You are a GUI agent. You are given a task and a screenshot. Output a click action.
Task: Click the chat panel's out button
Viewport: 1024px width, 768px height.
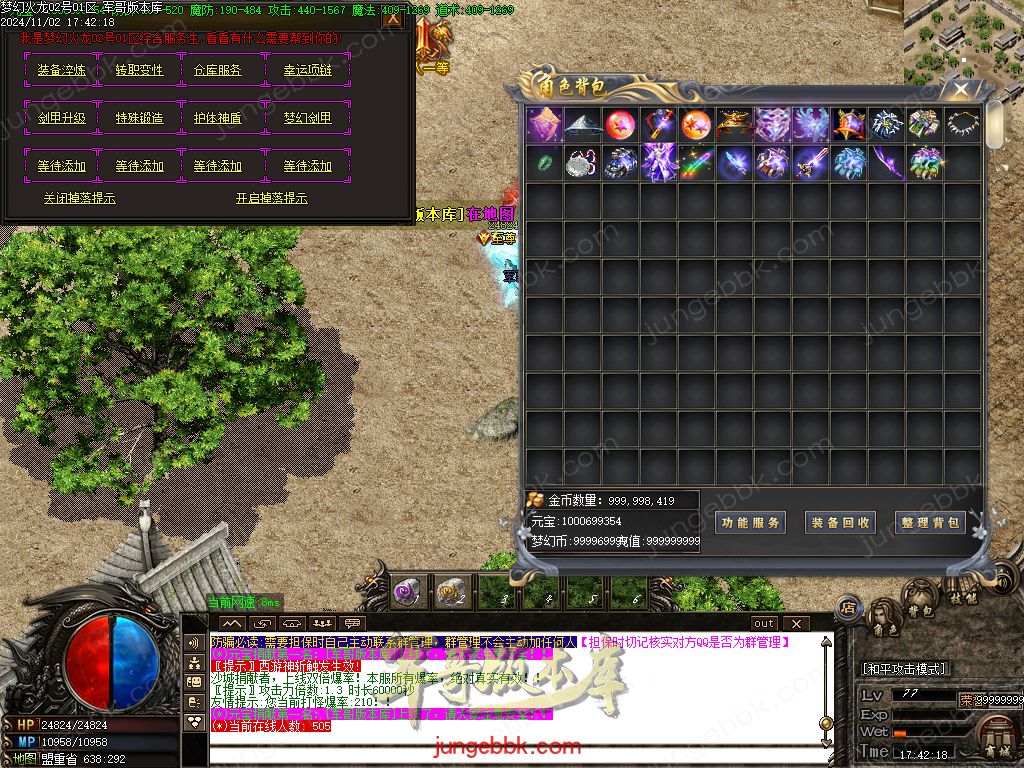coord(764,624)
